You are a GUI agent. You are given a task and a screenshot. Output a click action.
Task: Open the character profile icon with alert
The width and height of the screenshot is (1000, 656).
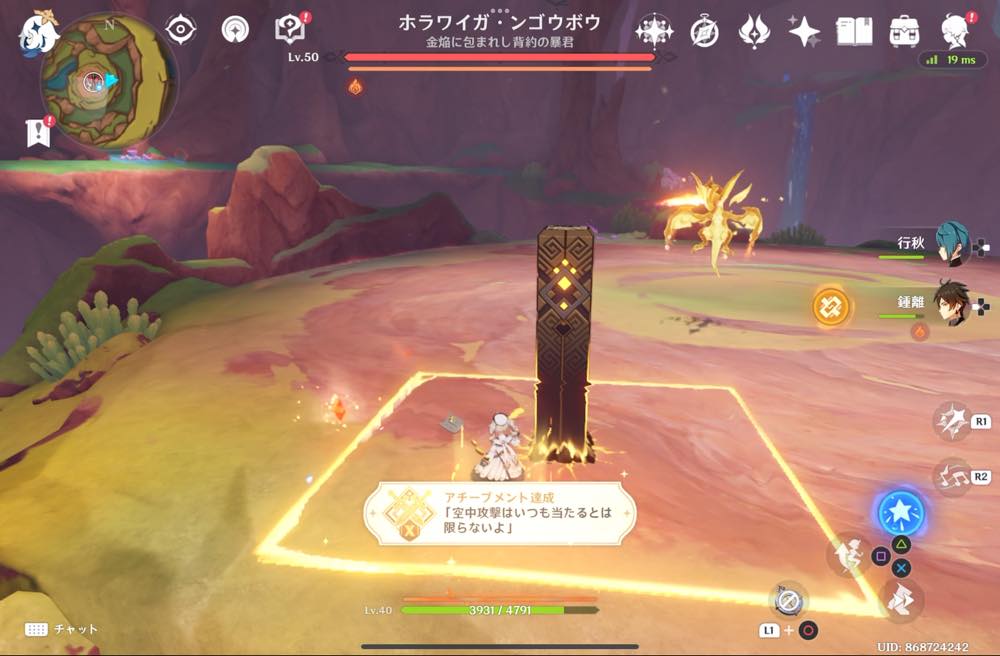[956, 32]
